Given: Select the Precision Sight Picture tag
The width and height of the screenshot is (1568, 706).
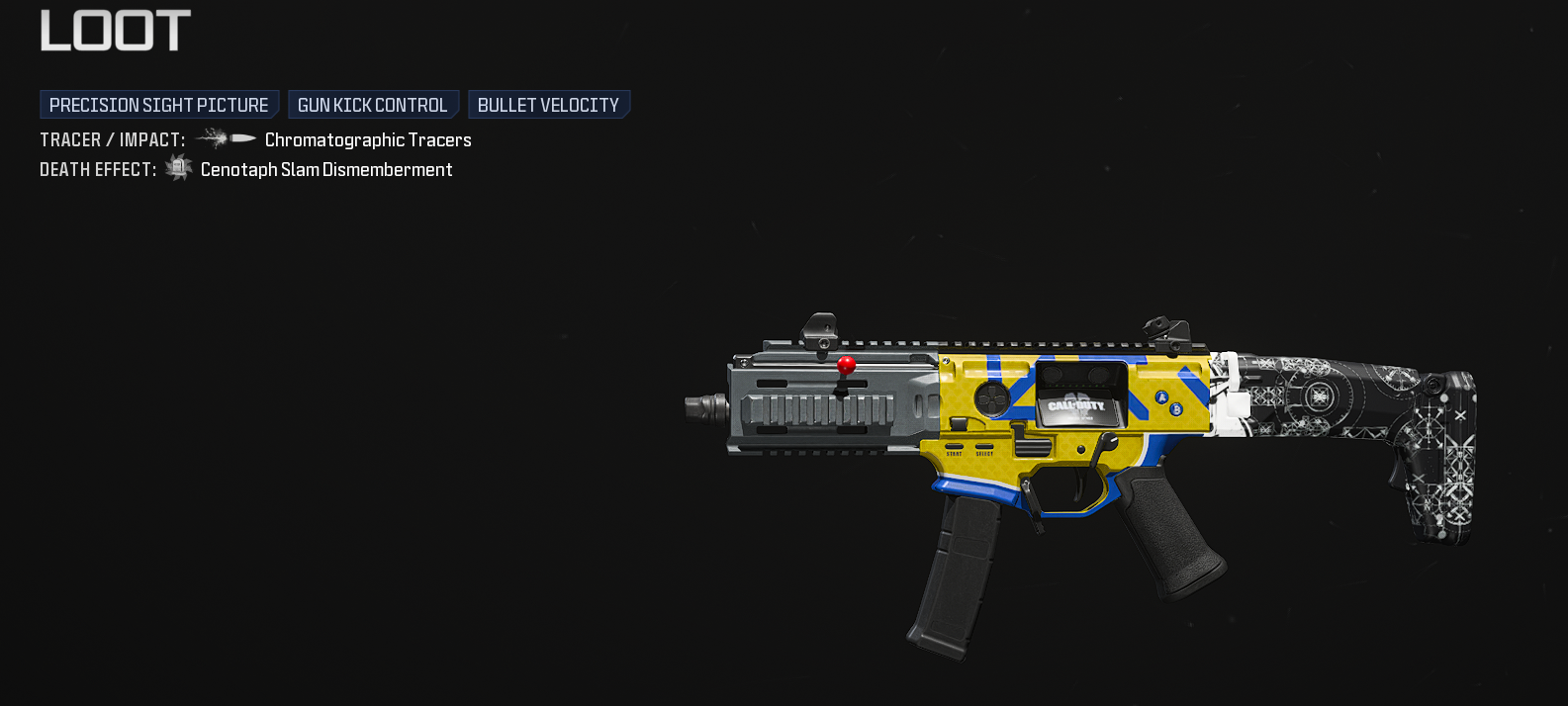Looking at the screenshot, I should [x=159, y=105].
